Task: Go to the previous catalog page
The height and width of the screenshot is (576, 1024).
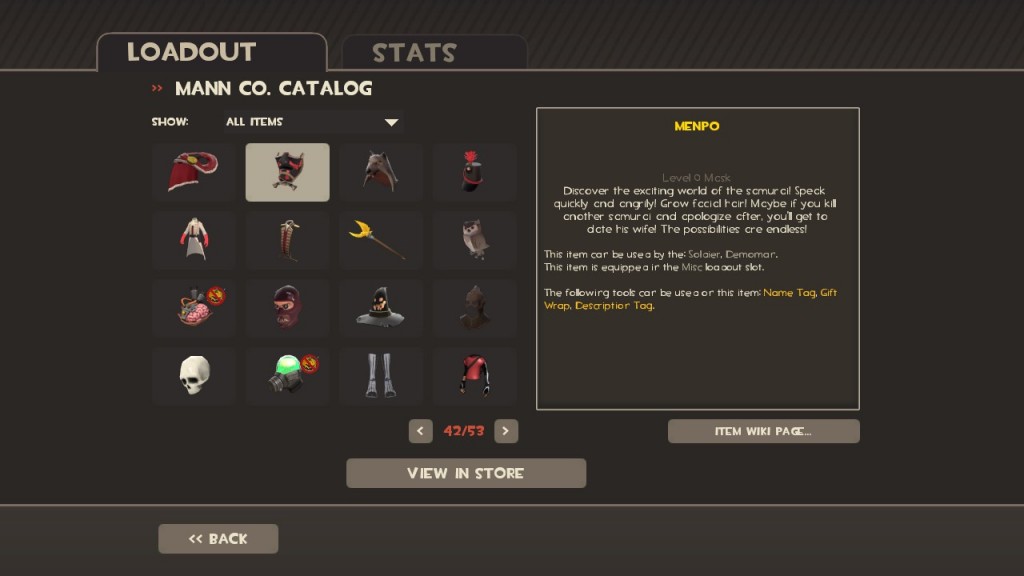Action: (421, 431)
